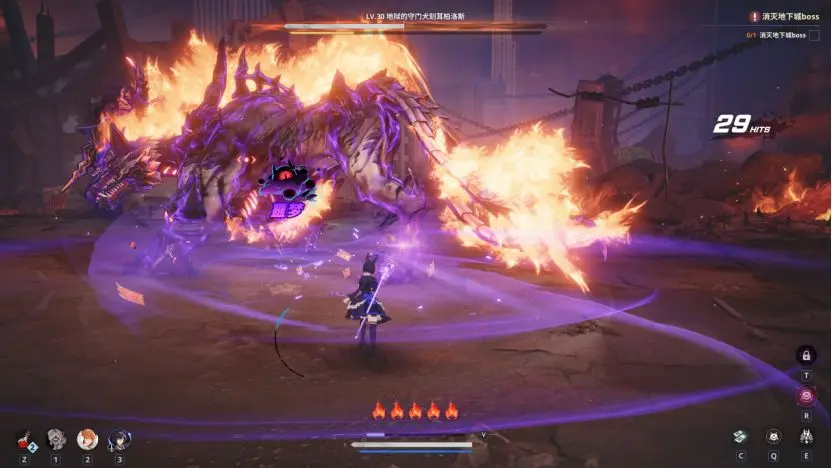Viewport: 832px width, 468px height.
Task: Open the 消灭地下城boss quest tracker
Action: coord(790,17)
